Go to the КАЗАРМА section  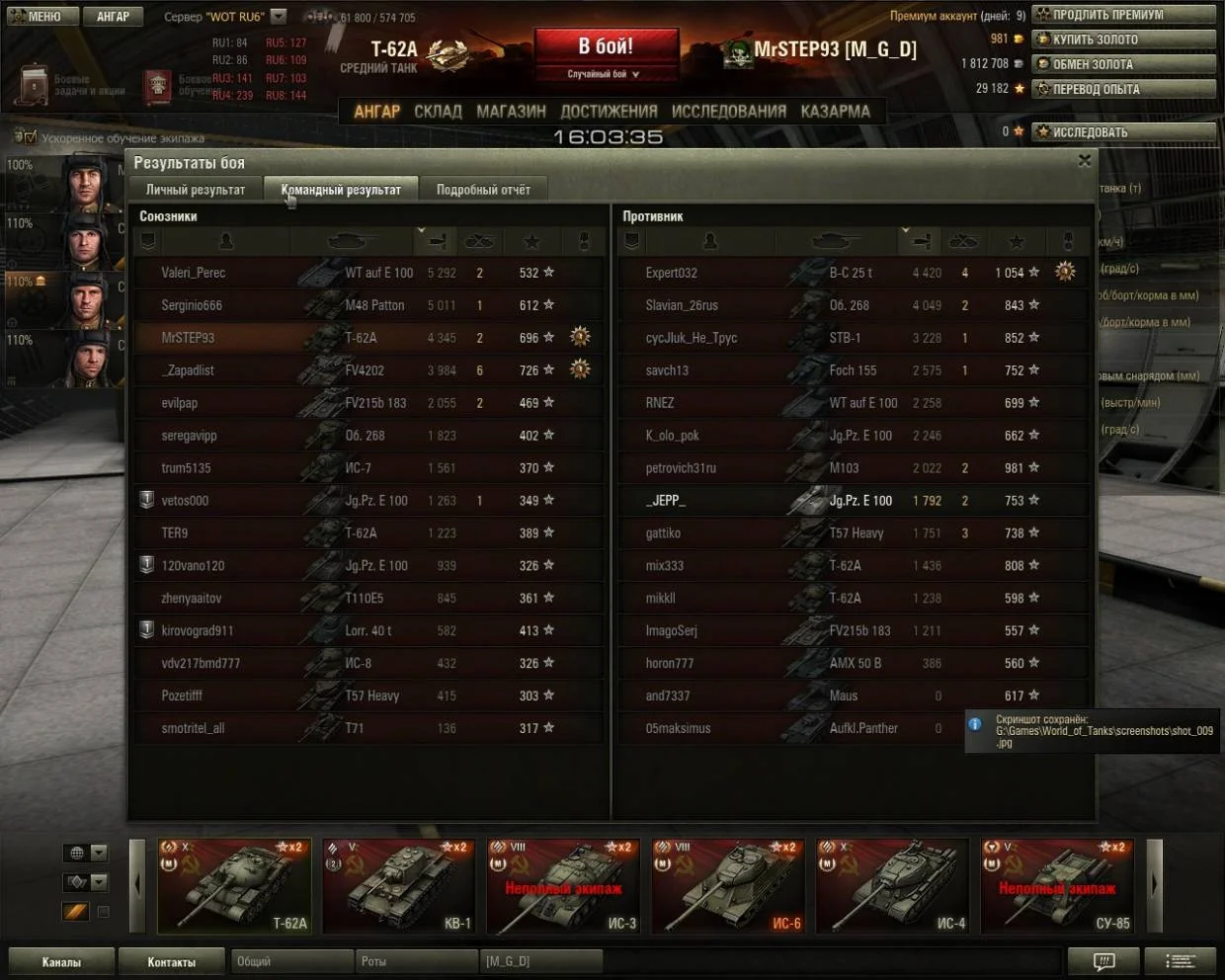point(835,112)
